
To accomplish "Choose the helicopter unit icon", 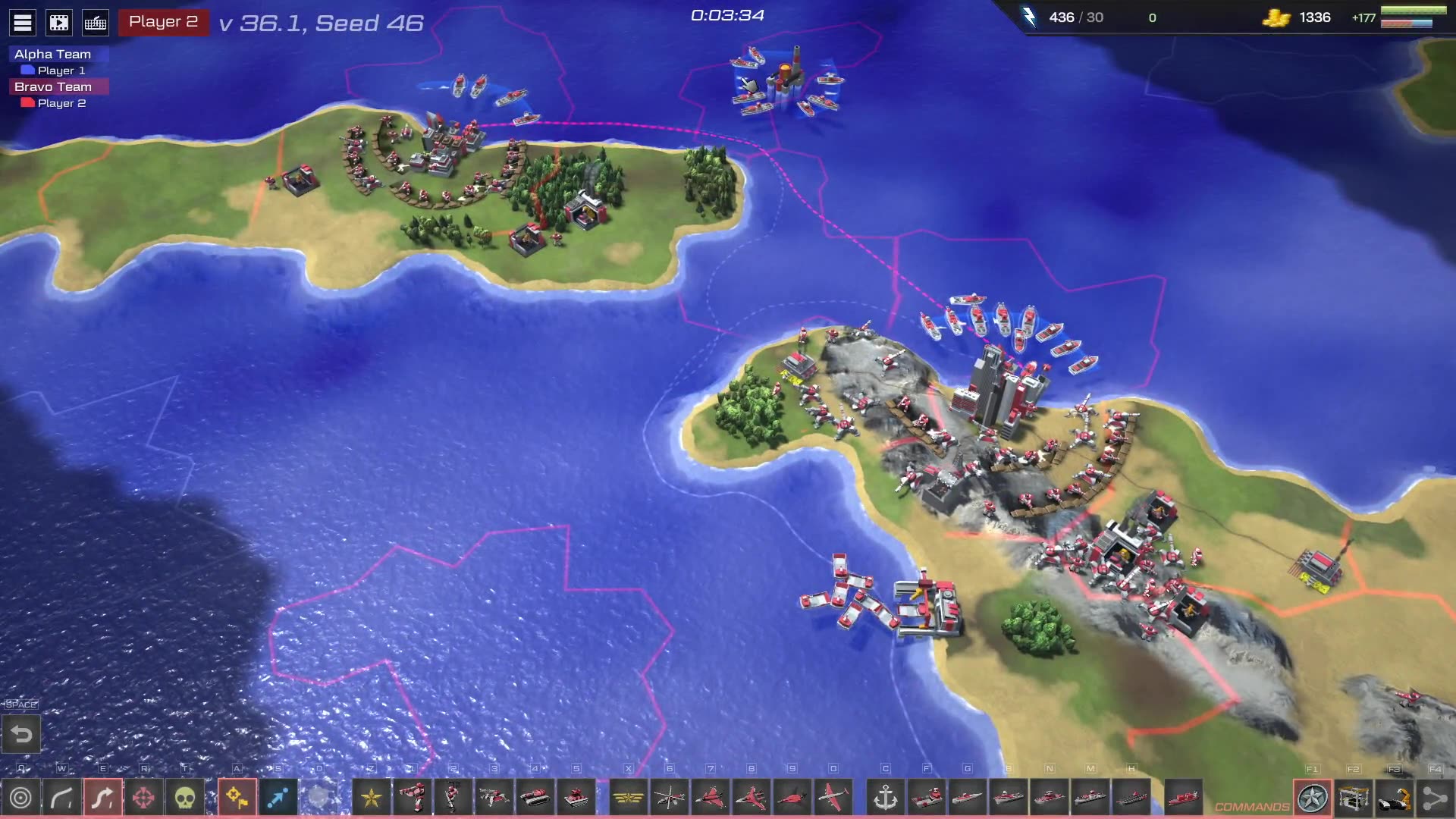I will pyautogui.click(x=670, y=798).
